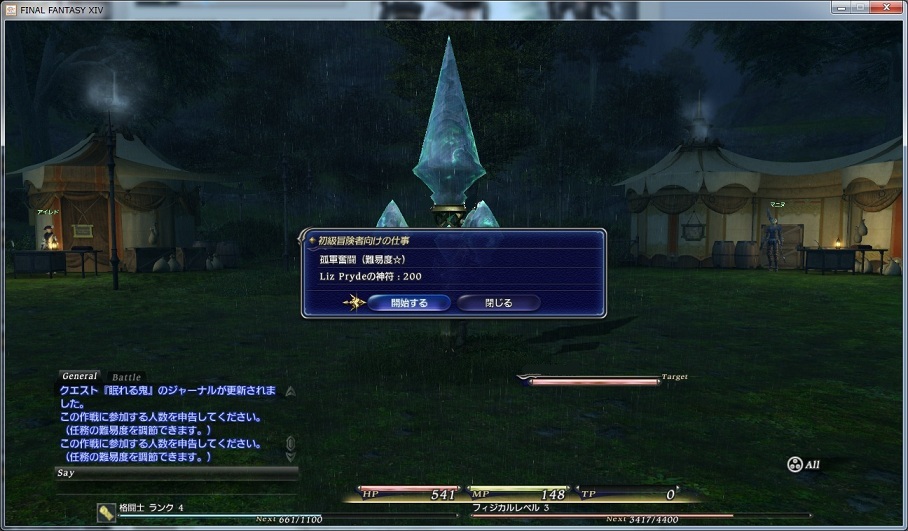This screenshot has height=531, width=908.
Task: Click the 格闘士 class icon
Action: tap(106, 511)
